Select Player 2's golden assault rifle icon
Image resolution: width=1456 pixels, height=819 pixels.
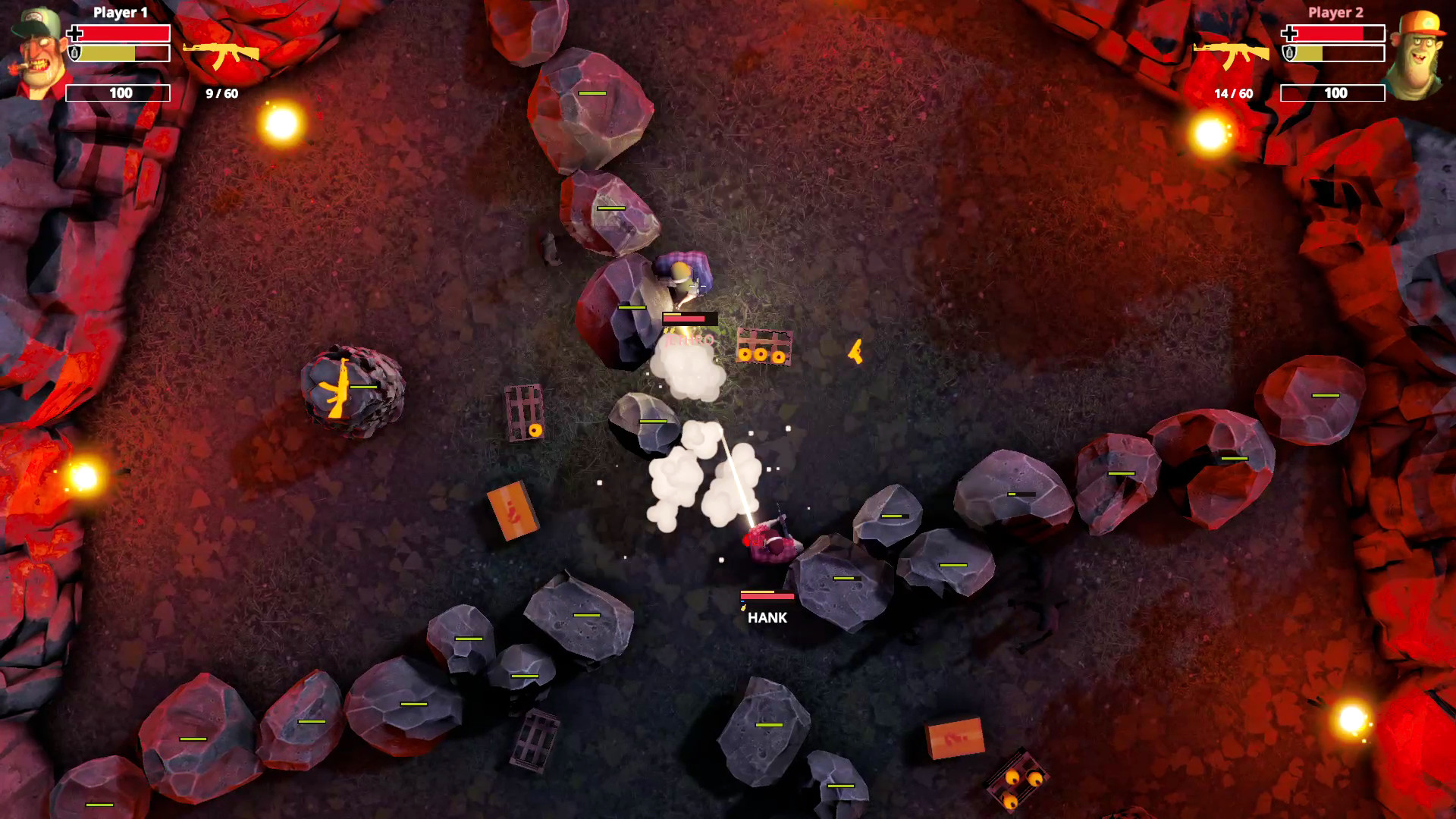point(1231,55)
